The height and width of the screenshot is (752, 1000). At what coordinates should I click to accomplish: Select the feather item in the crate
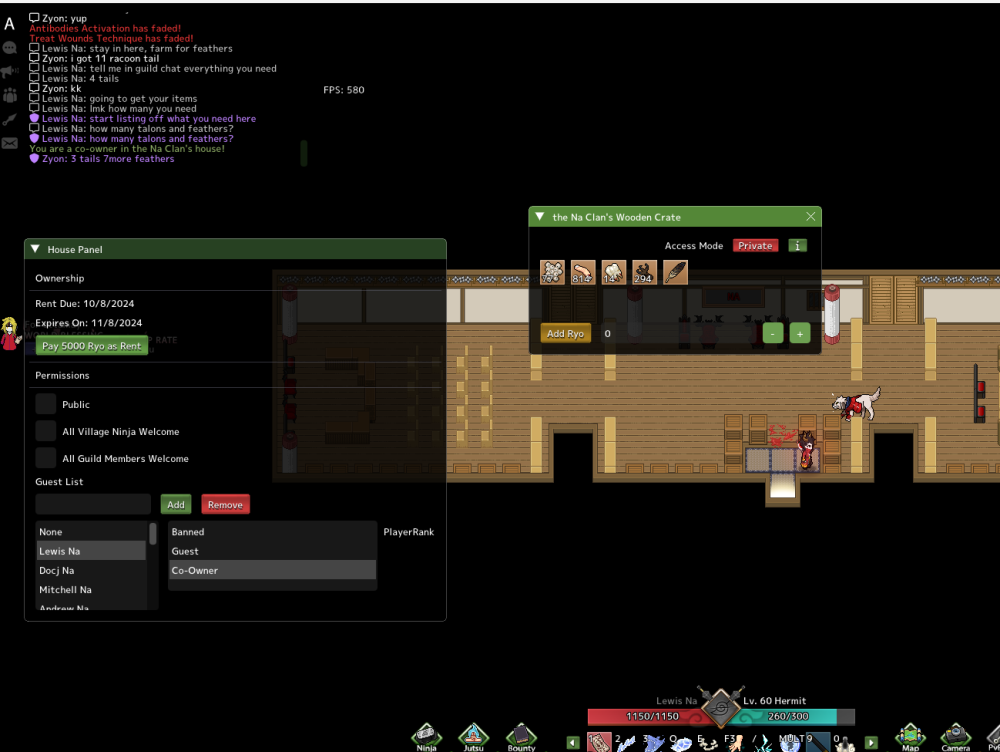tap(675, 272)
